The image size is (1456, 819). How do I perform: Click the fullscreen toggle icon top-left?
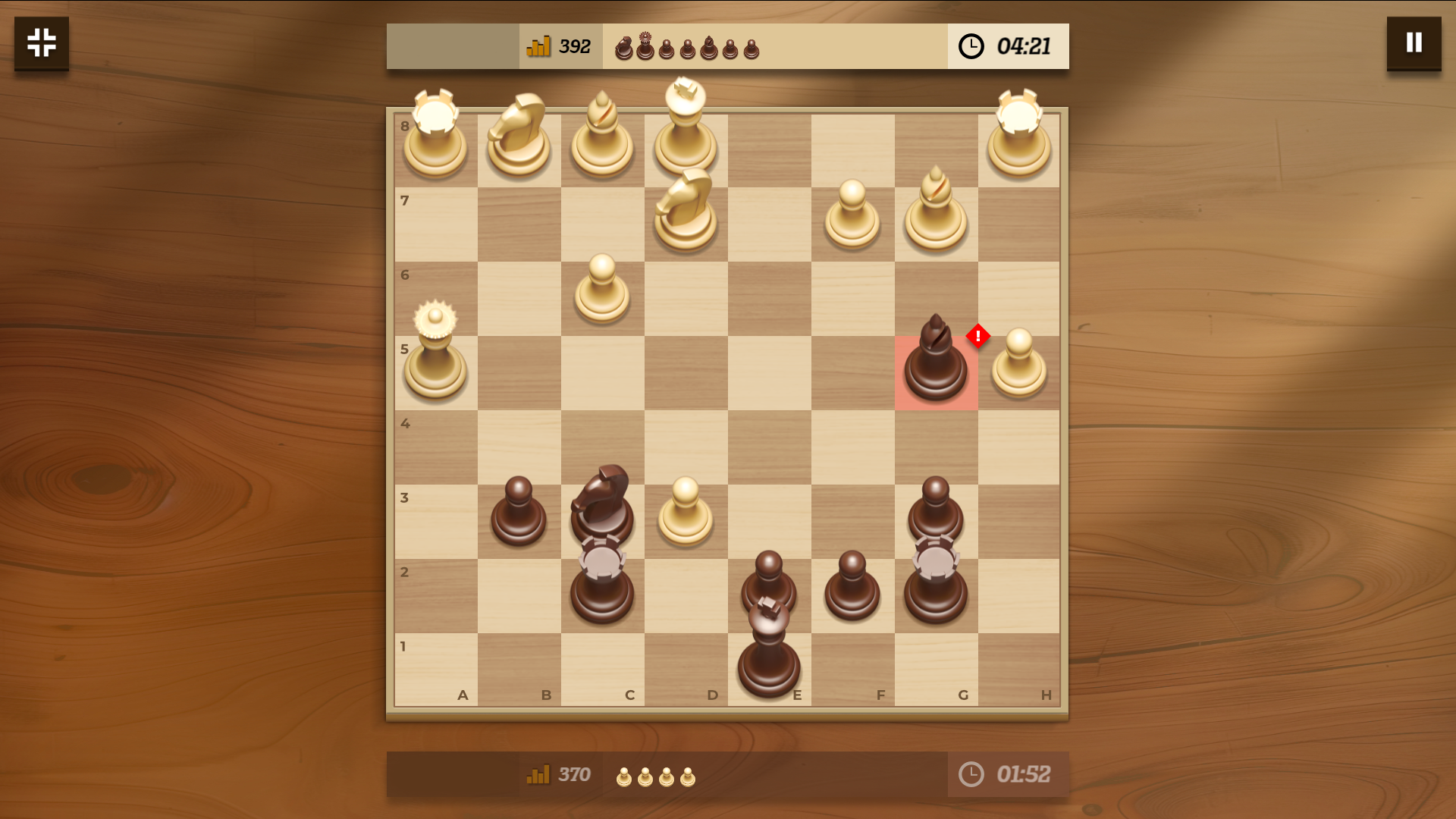pyautogui.click(x=41, y=43)
